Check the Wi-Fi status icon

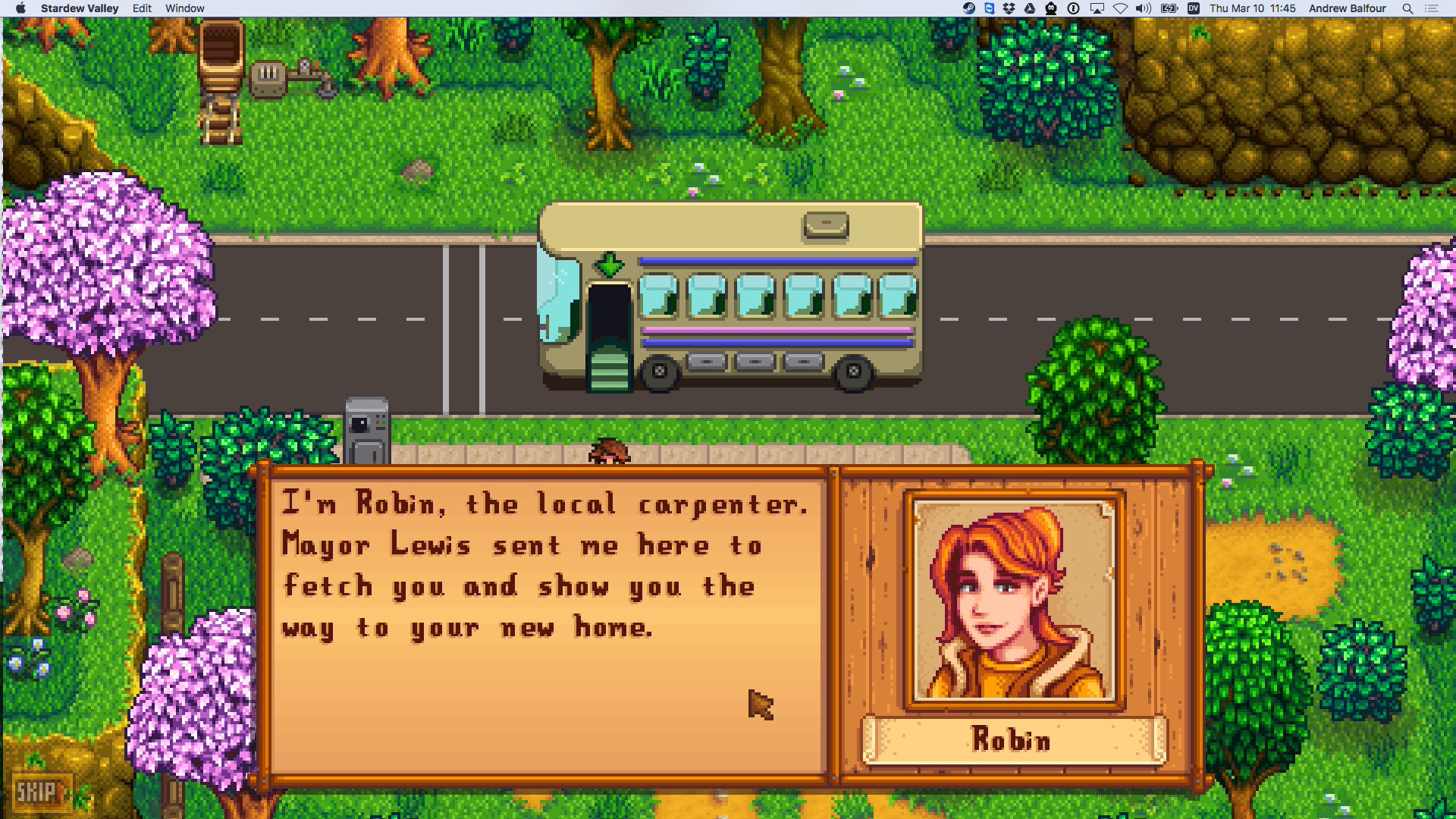(x=1120, y=8)
